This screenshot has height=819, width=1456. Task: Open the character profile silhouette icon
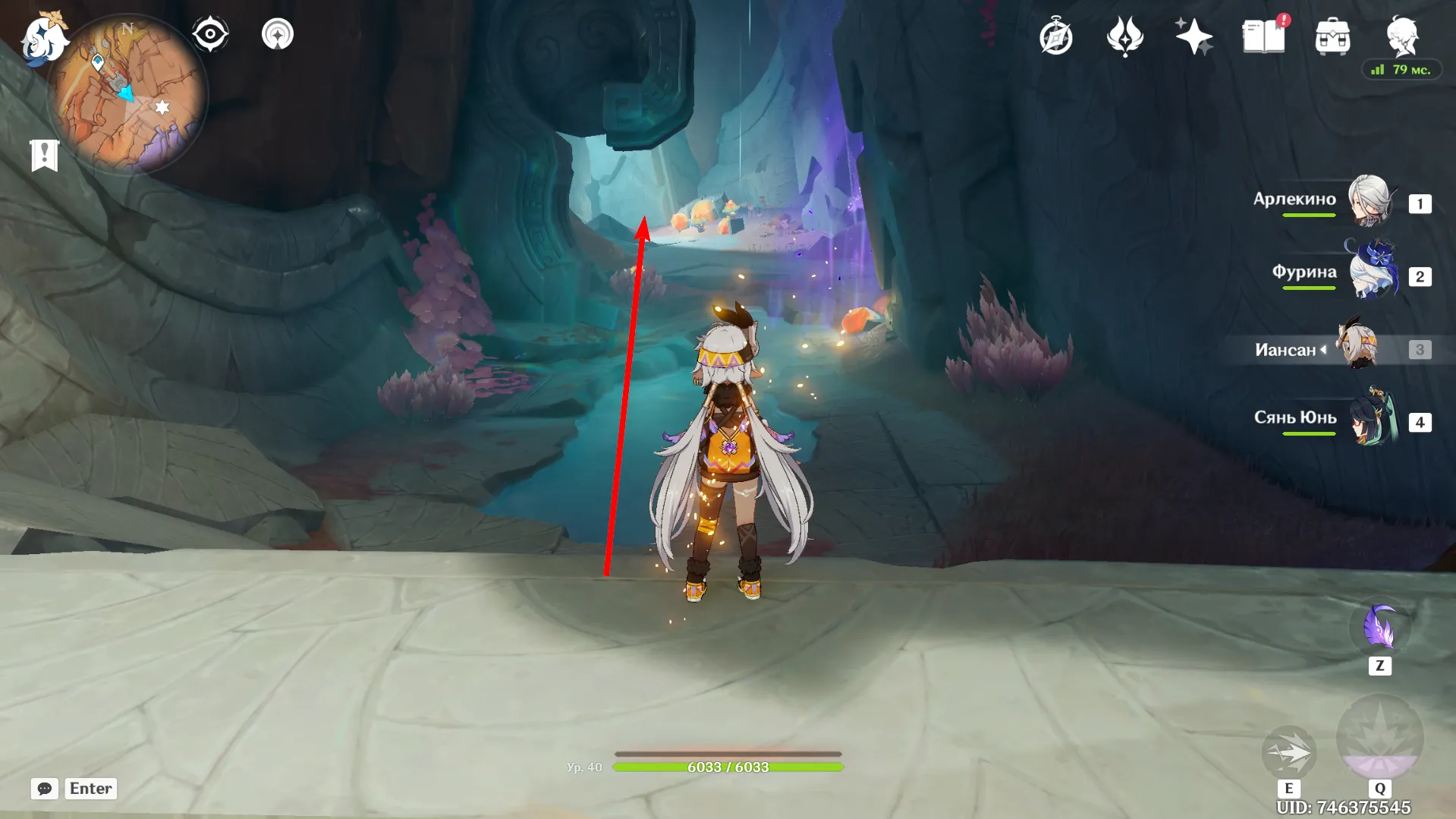1401,35
